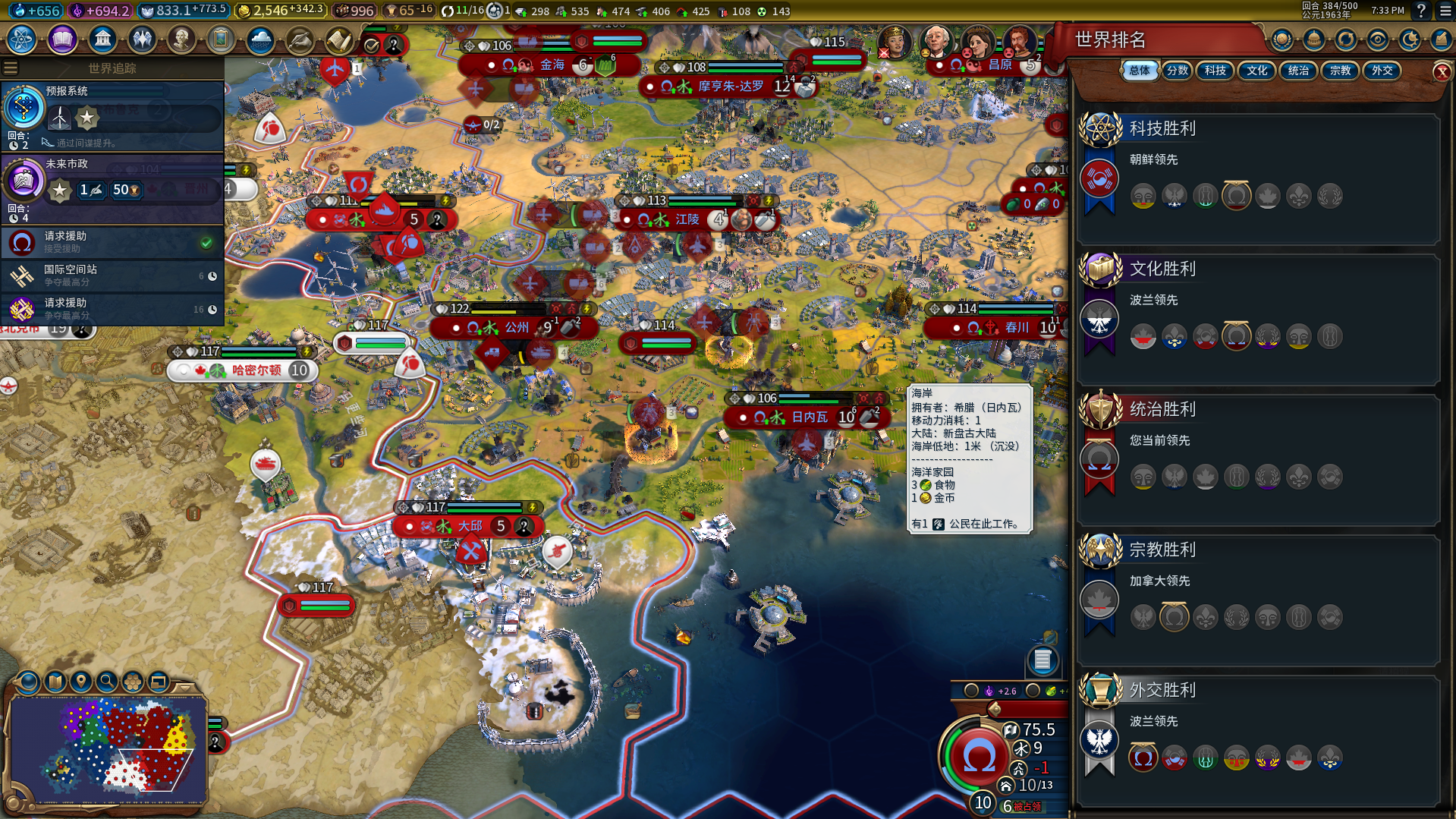Open the main game menu hamburger button
The image size is (1456, 819).
[x=1445, y=11]
